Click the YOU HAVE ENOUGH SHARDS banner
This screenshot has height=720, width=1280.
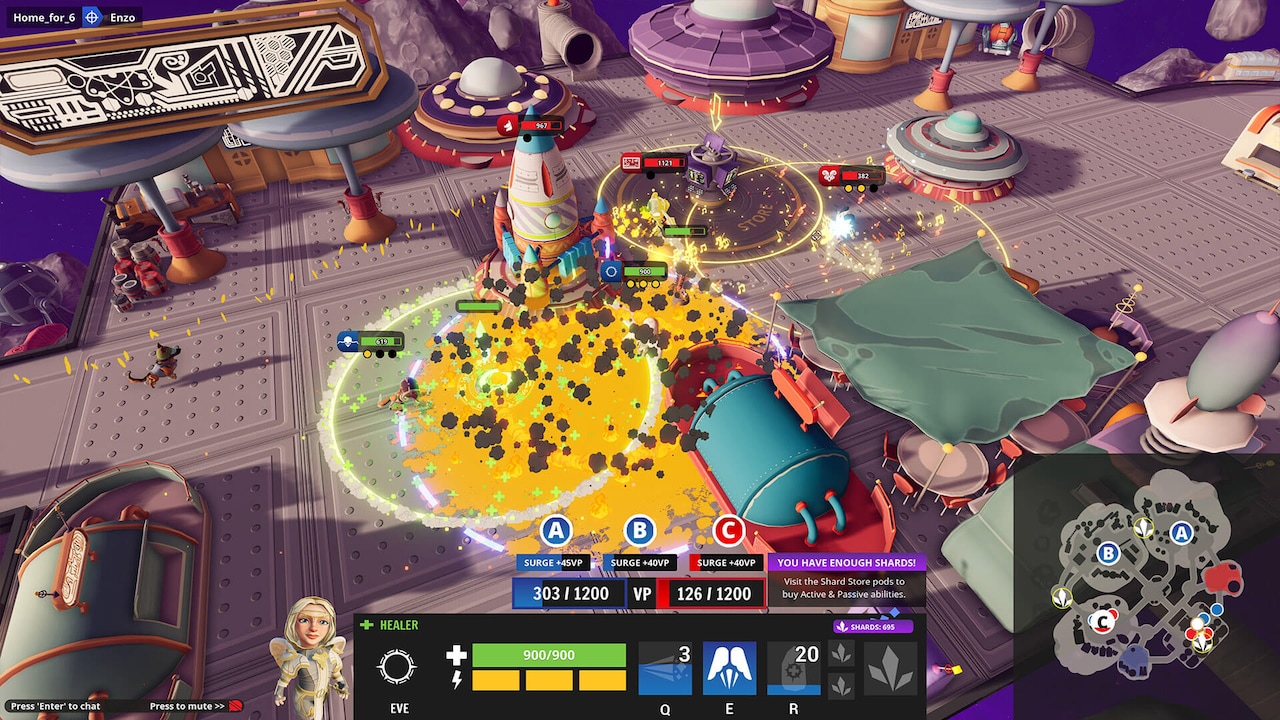pos(847,562)
